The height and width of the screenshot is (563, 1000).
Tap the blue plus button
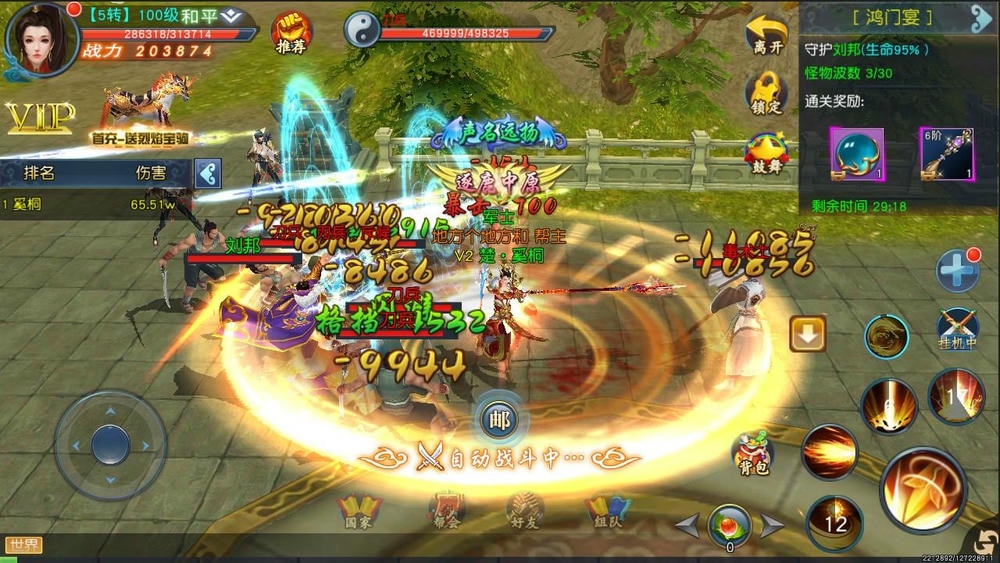957,271
